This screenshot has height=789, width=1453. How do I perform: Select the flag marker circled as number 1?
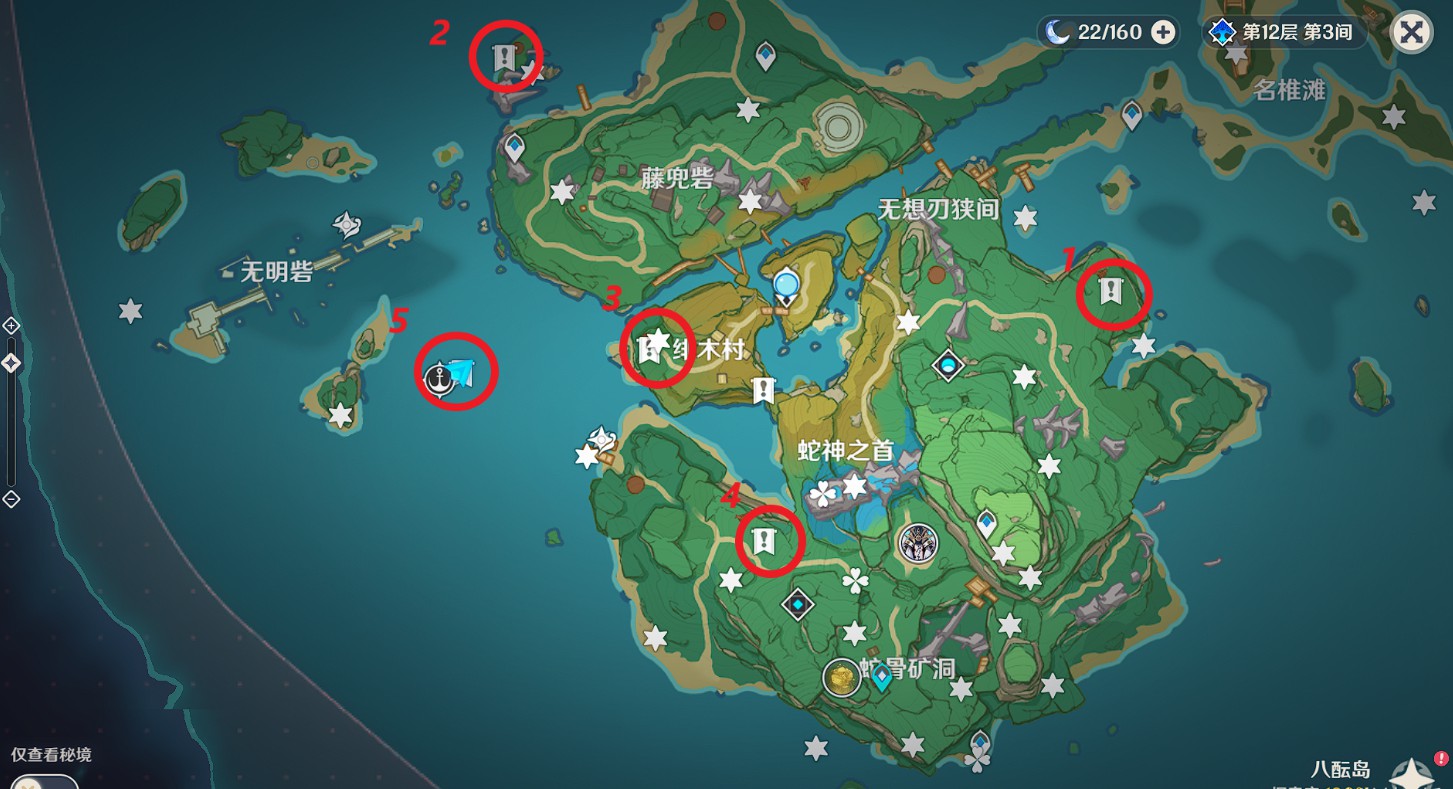pos(1111,292)
